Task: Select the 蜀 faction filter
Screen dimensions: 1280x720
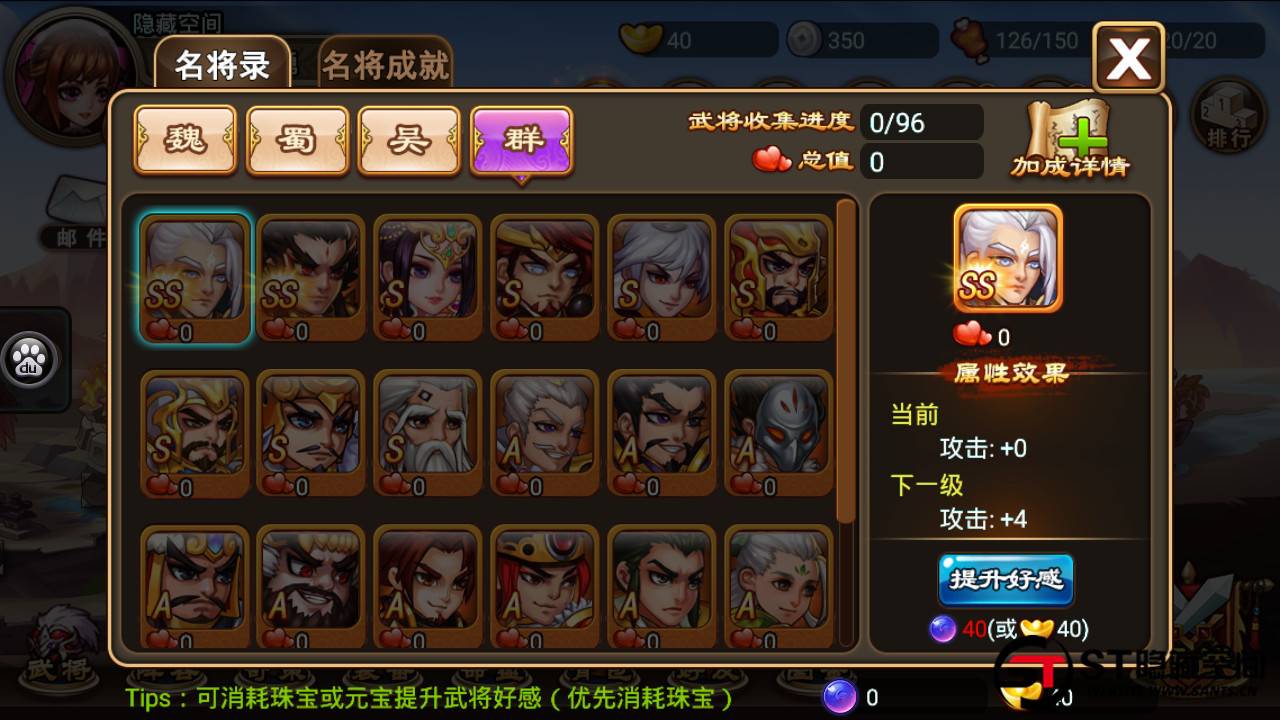Action: coord(297,140)
